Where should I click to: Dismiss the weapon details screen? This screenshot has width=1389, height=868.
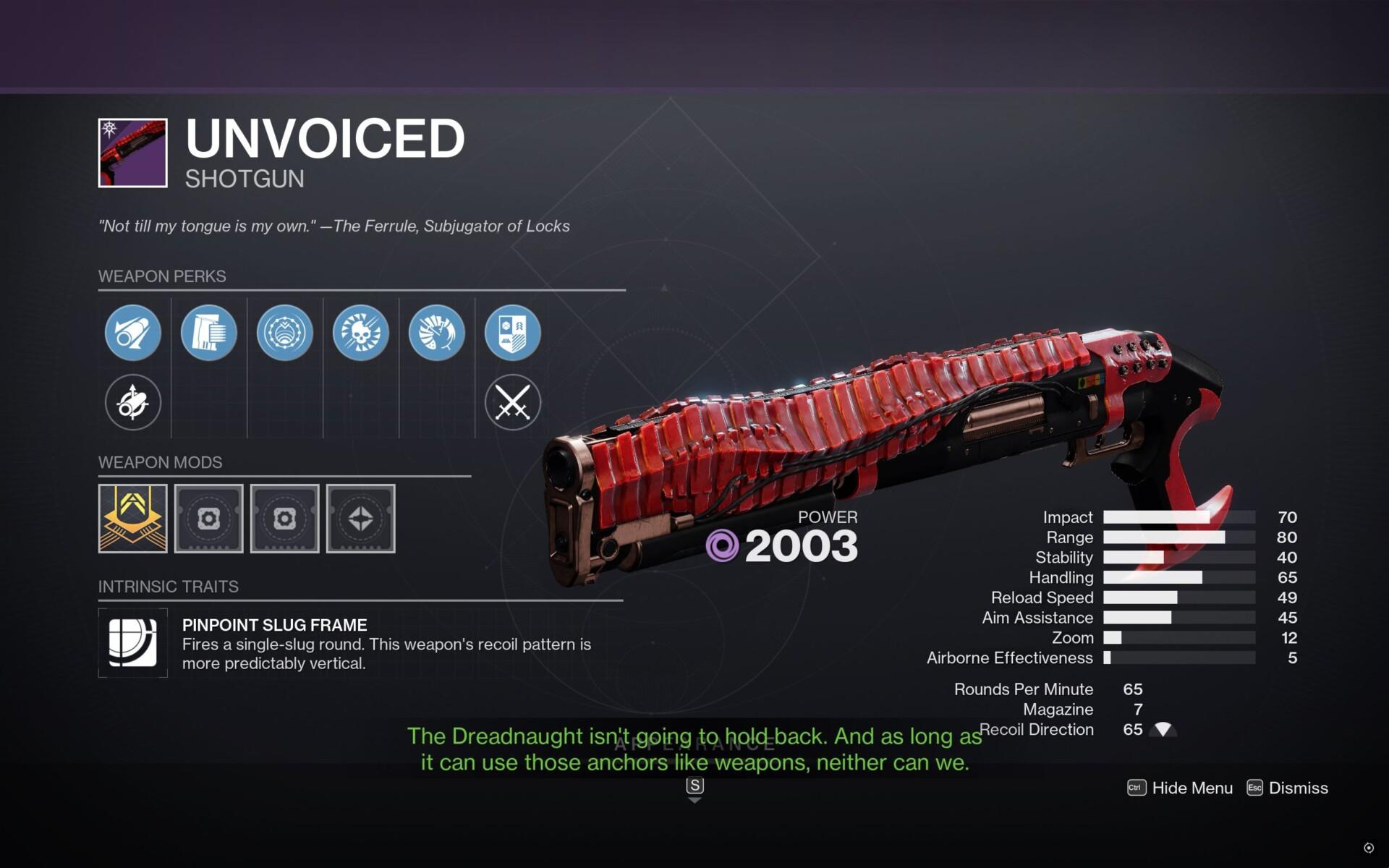coord(1299,788)
